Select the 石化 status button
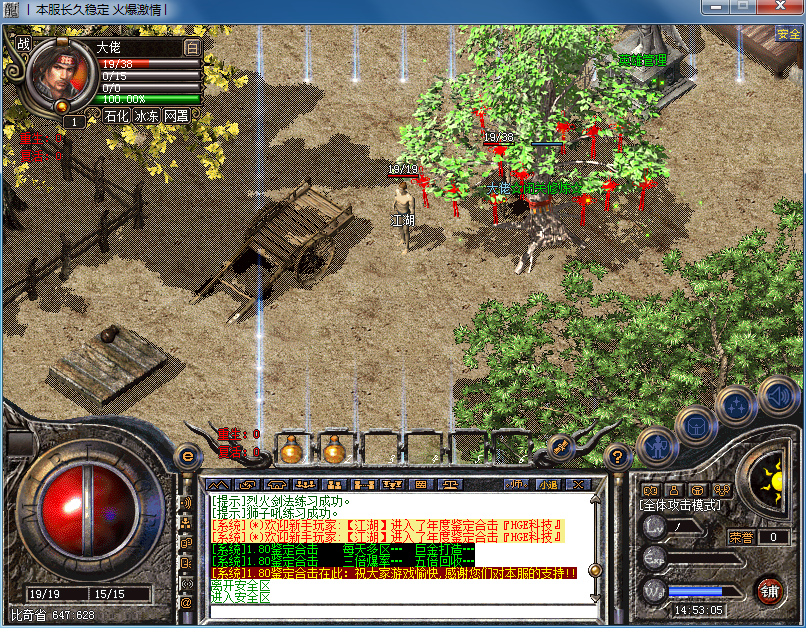This screenshot has width=806, height=628. [x=117, y=115]
